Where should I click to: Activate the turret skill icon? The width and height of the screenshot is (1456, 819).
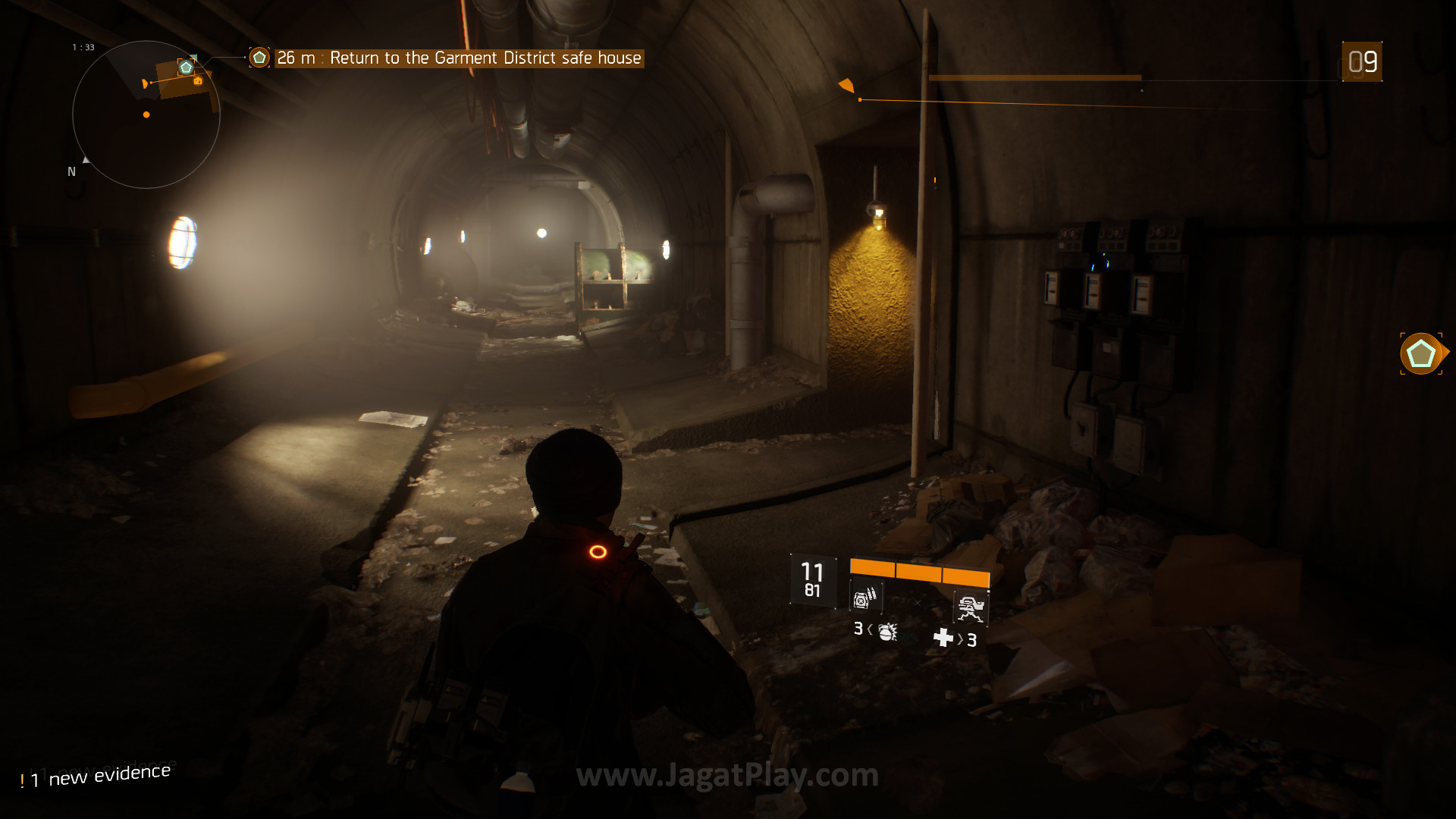pos(971,607)
